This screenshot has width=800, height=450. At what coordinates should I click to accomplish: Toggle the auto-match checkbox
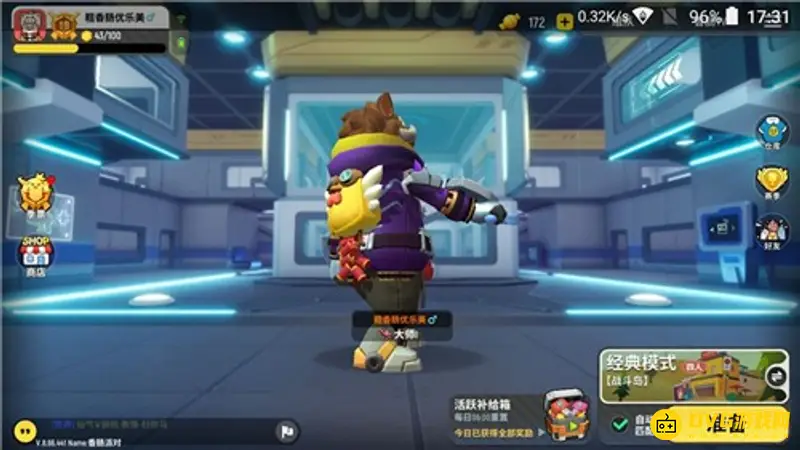pos(620,424)
